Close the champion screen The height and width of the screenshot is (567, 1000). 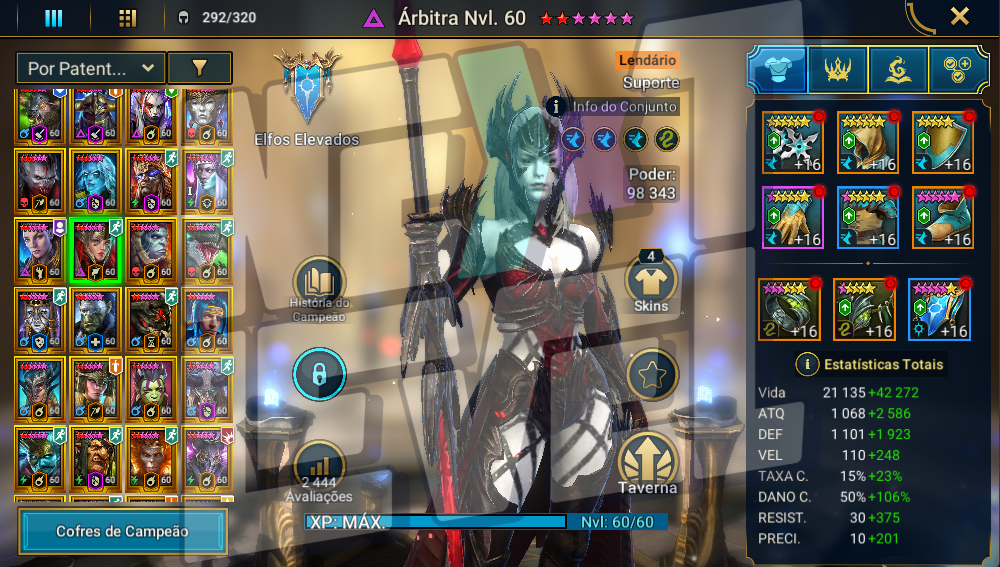(959, 16)
